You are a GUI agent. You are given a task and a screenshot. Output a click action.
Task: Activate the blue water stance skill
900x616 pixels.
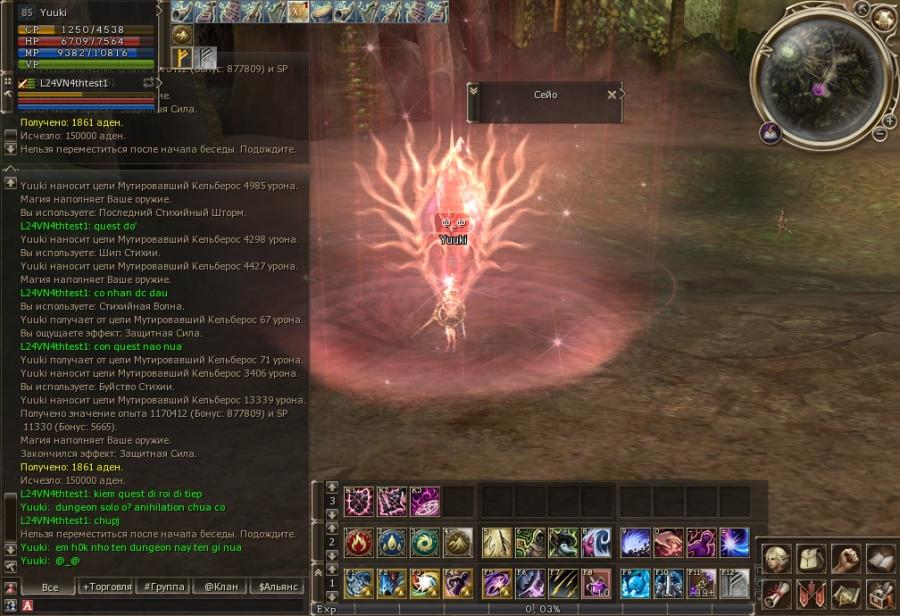pos(392,543)
